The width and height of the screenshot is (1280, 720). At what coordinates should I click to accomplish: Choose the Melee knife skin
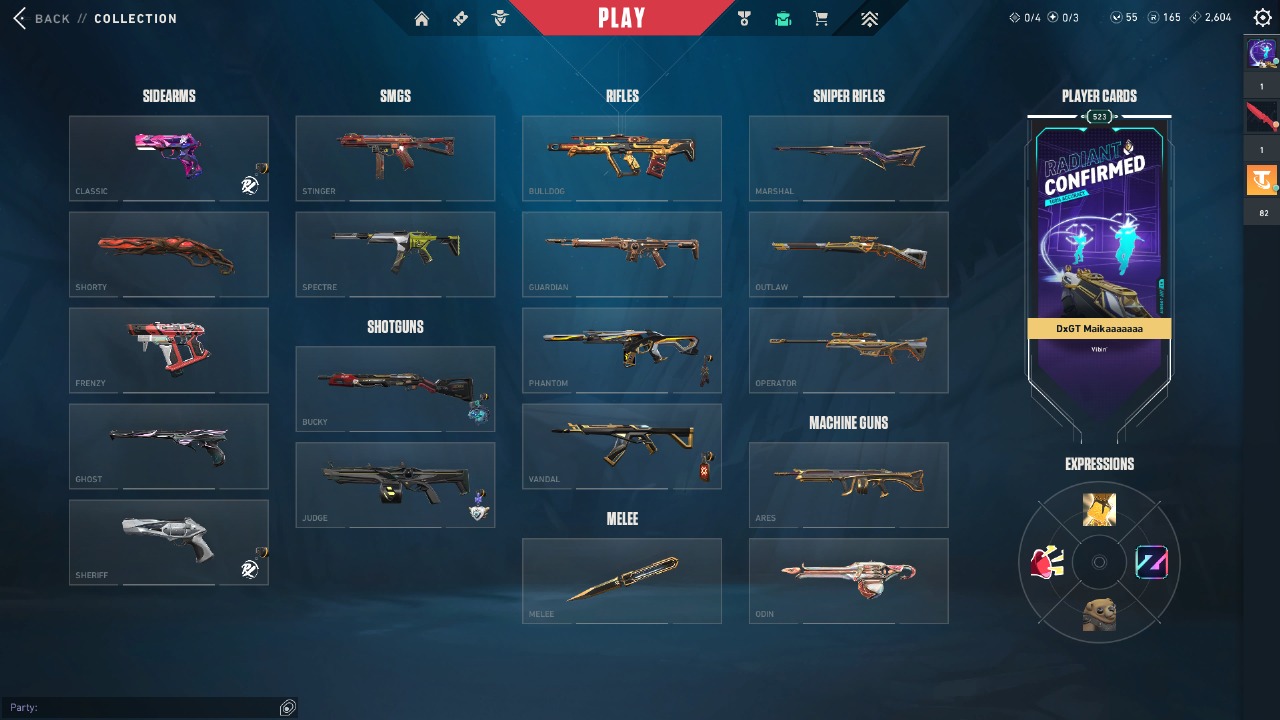click(x=621, y=580)
